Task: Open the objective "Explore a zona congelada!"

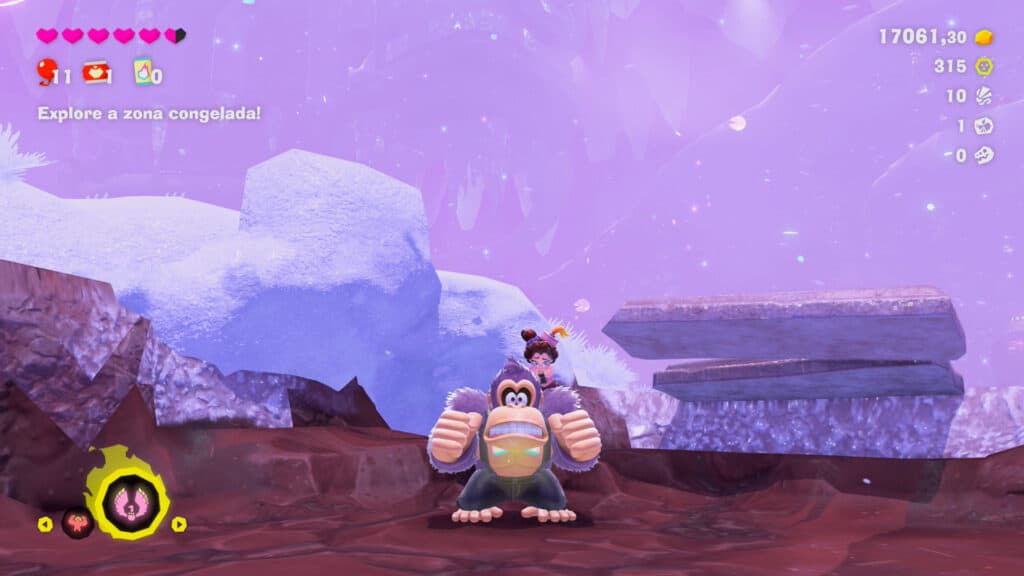Action: coord(149,113)
